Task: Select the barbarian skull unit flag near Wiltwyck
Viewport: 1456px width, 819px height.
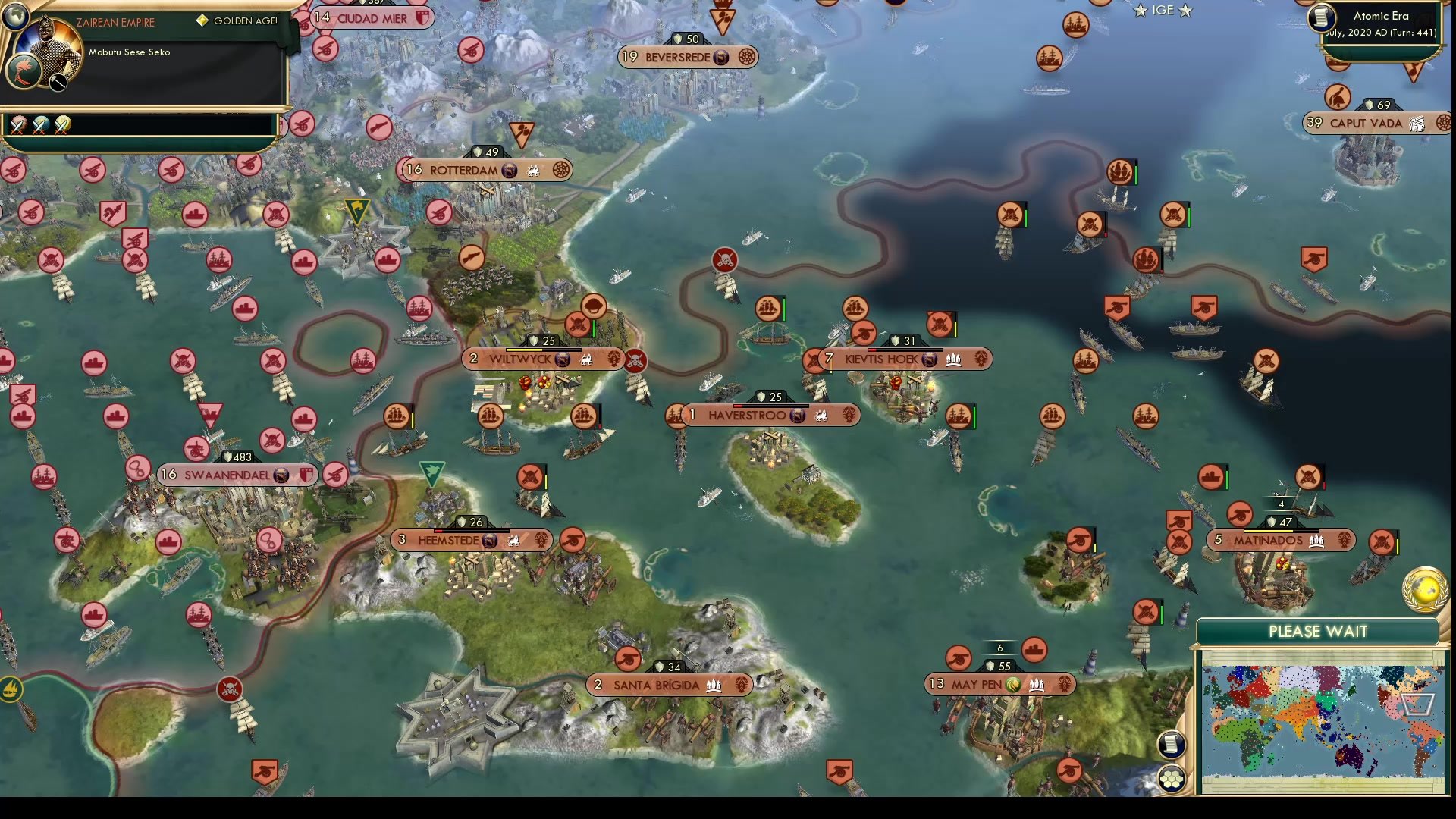Action: (x=634, y=359)
